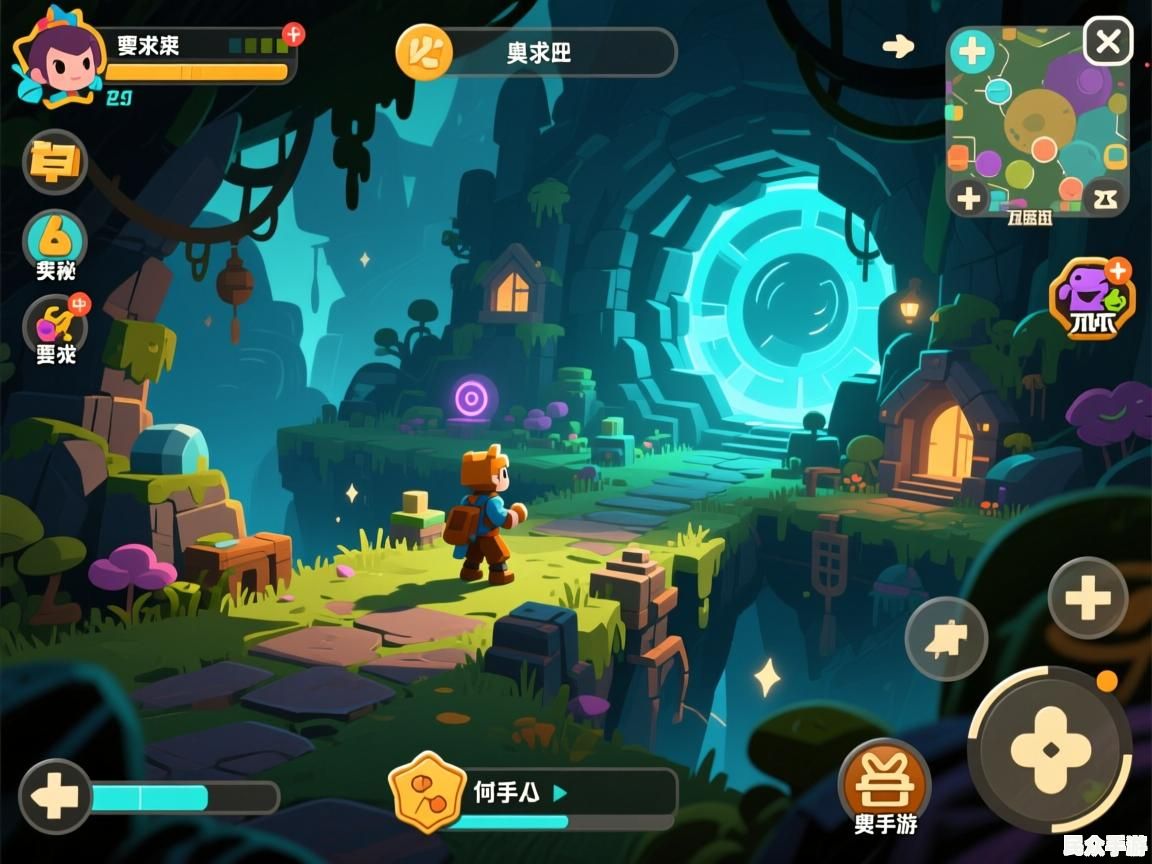Click the hourglass button under the minimap
This screenshot has width=1152, height=864.
pyautogui.click(x=1104, y=198)
